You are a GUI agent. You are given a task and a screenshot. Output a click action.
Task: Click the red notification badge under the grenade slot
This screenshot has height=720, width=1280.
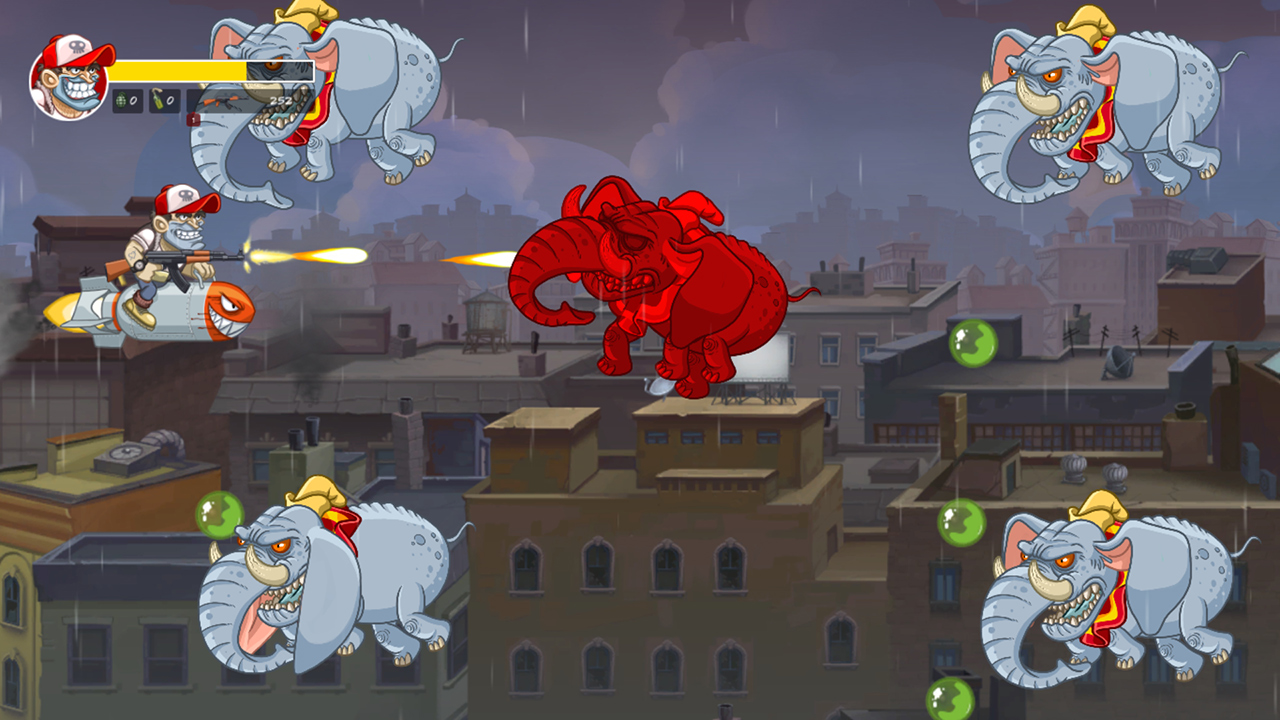[194, 120]
